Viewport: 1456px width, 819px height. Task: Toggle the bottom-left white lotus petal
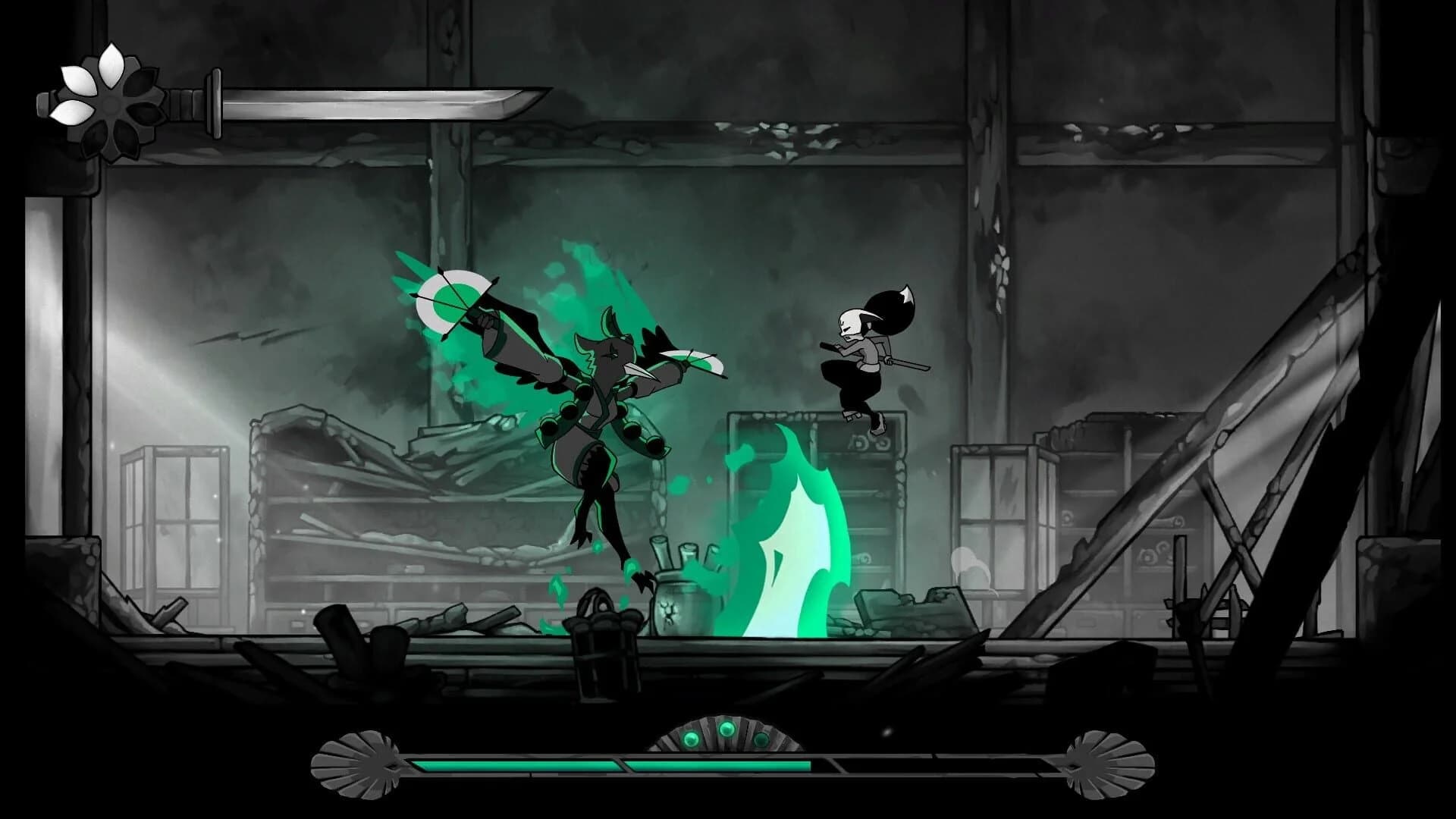click(72, 111)
